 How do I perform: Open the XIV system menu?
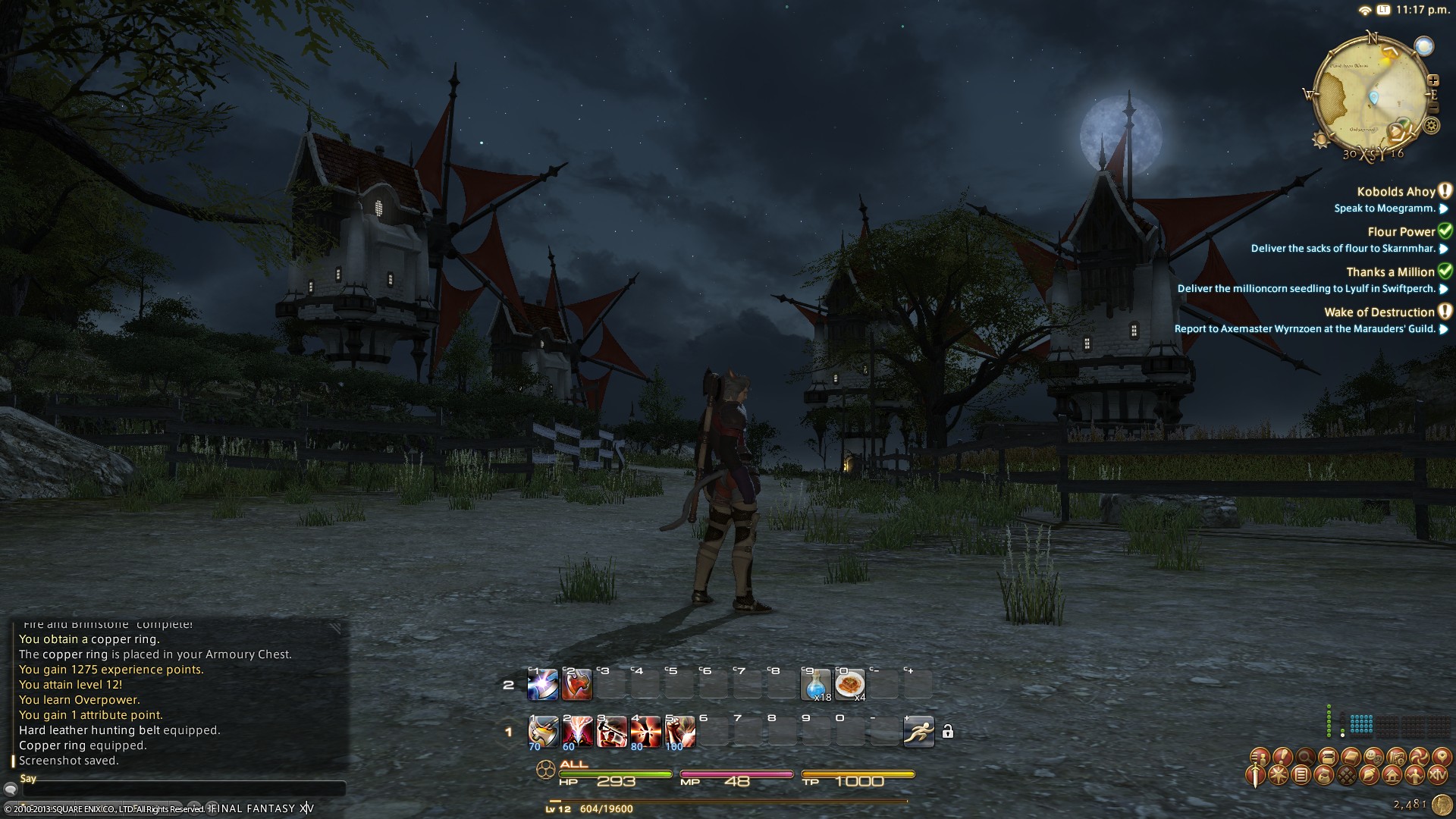(x=1437, y=776)
